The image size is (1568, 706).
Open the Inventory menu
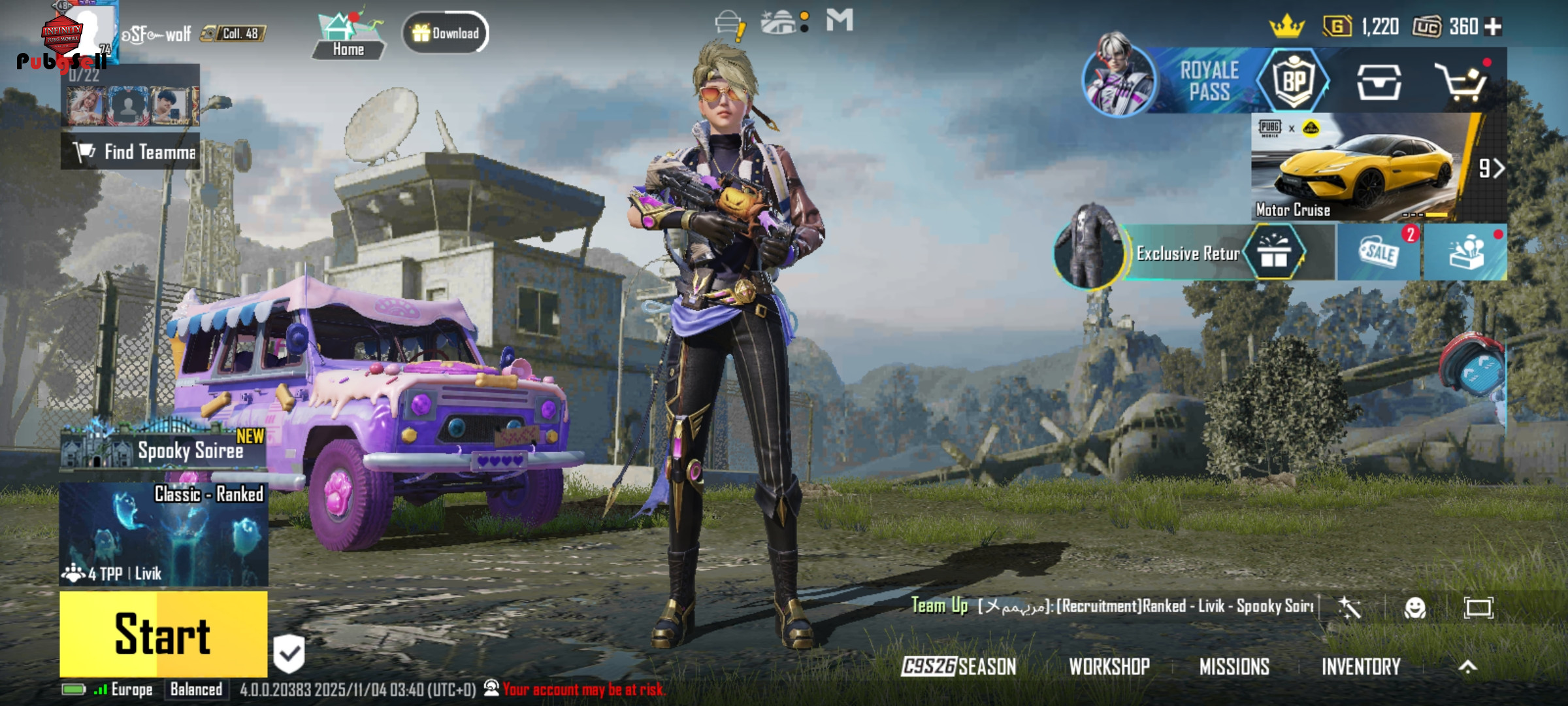(x=1361, y=666)
